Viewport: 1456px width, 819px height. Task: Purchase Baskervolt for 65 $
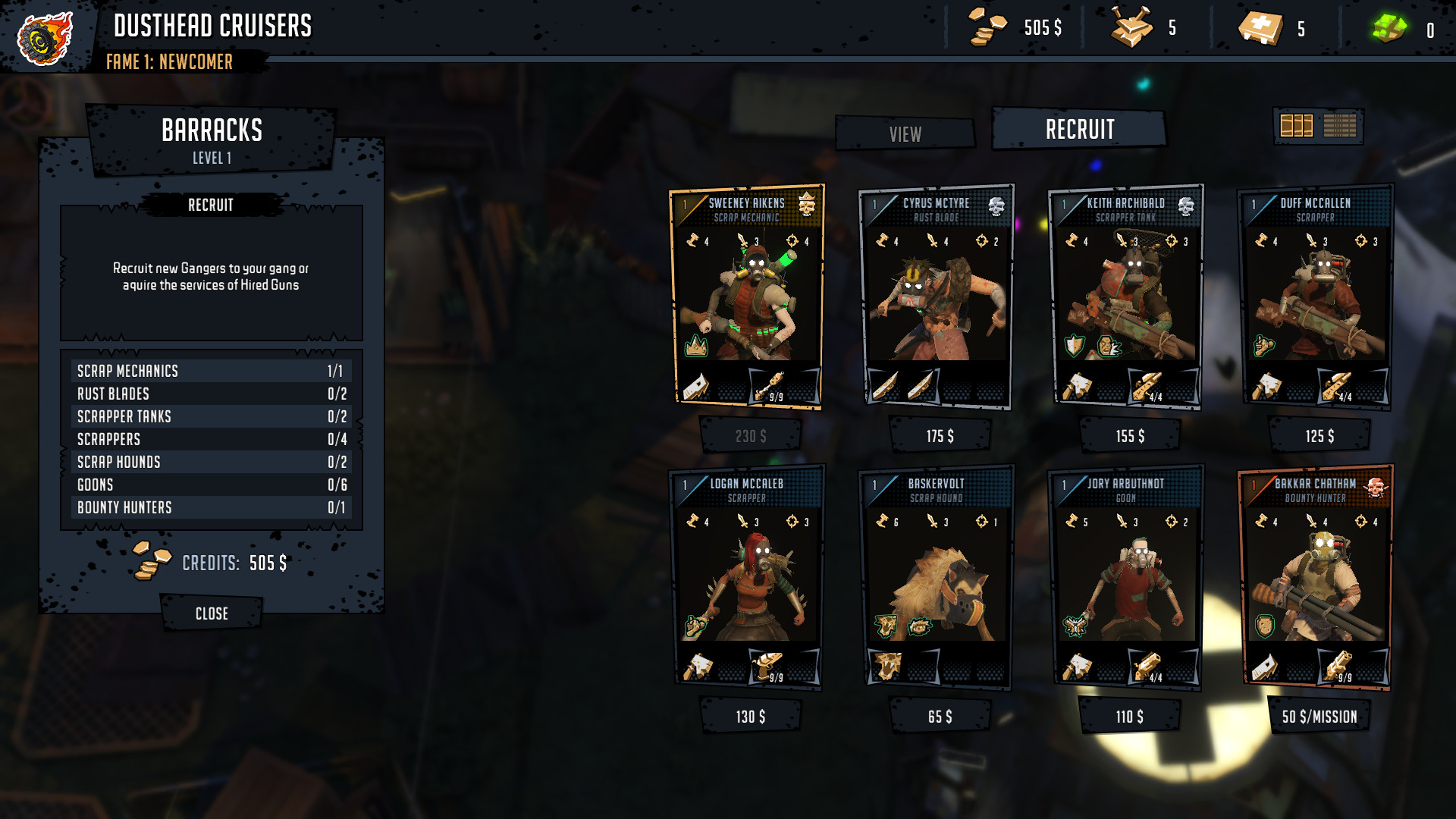[x=940, y=717]
